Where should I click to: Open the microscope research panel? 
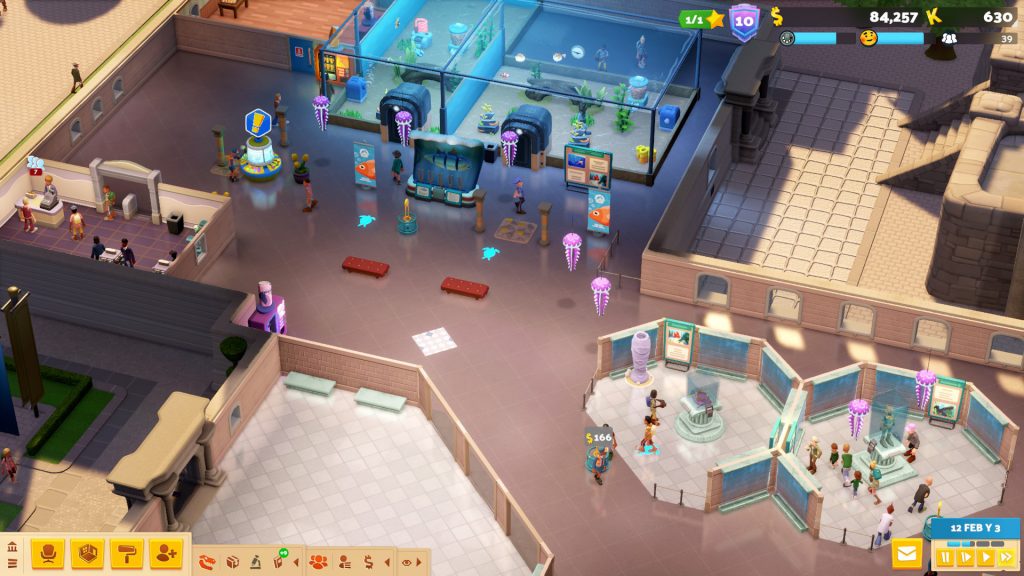coord(256,562)
